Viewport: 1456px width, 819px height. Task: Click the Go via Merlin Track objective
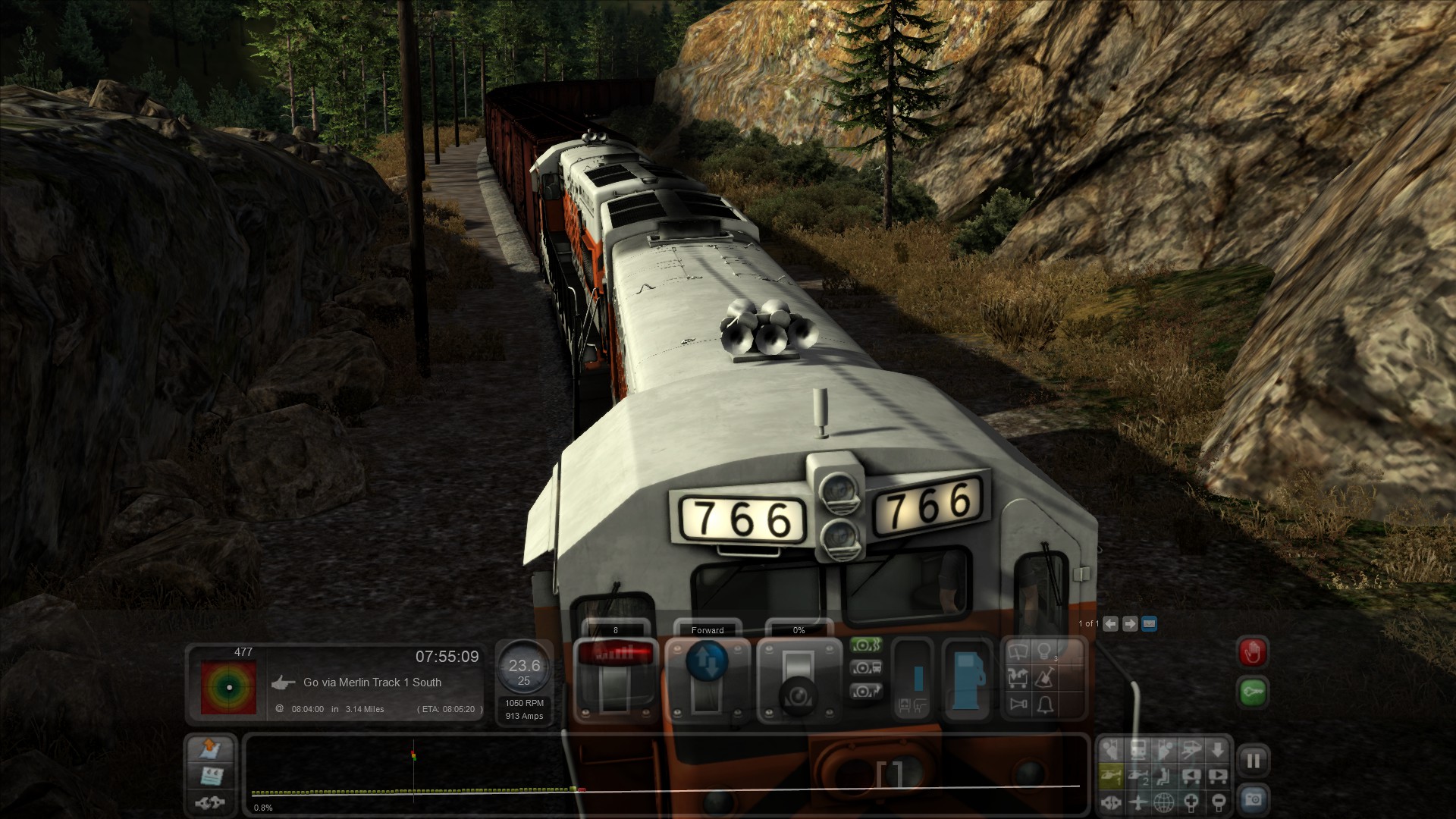point(372,682)
